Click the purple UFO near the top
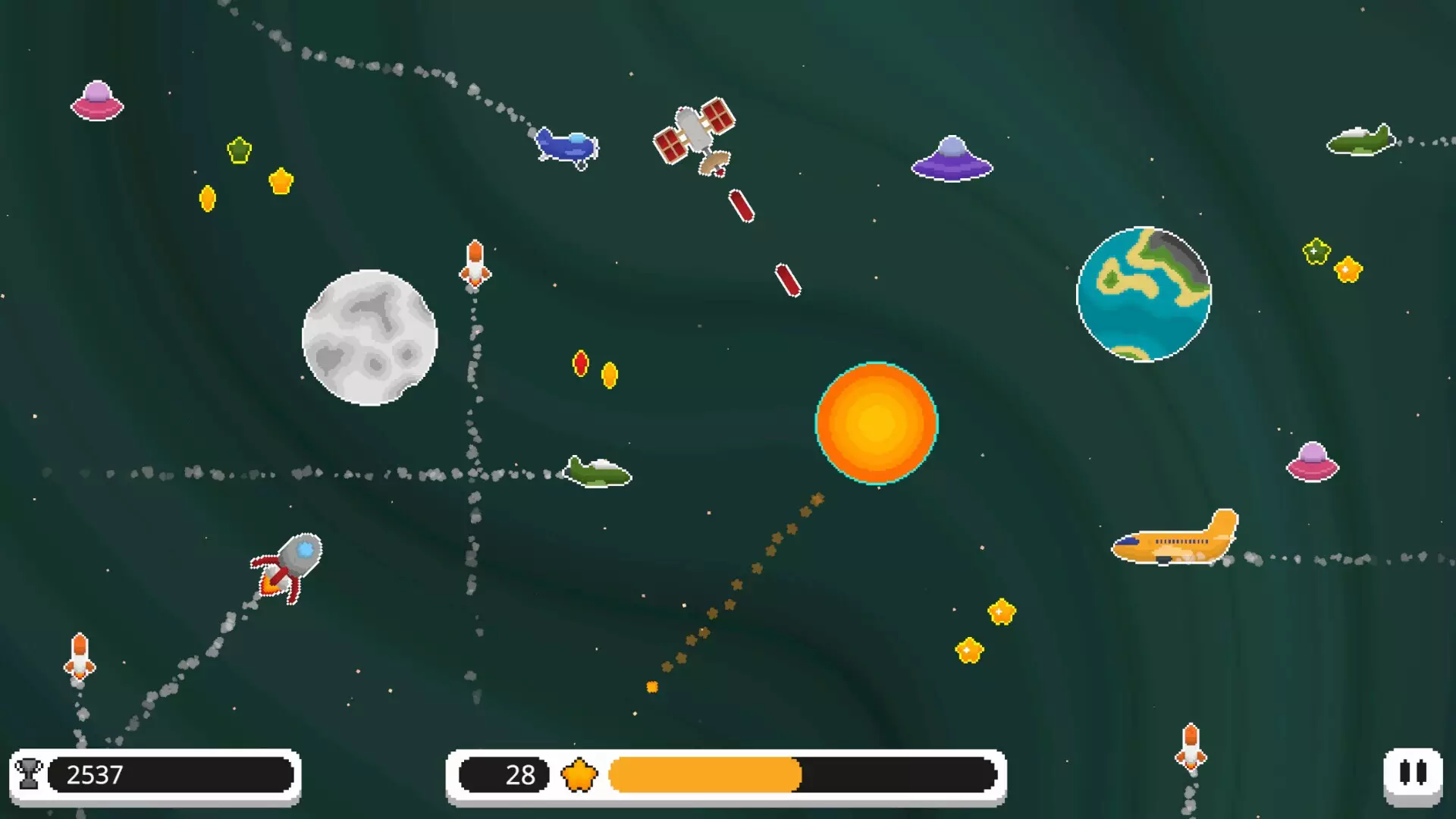 [x=950, y=158]
